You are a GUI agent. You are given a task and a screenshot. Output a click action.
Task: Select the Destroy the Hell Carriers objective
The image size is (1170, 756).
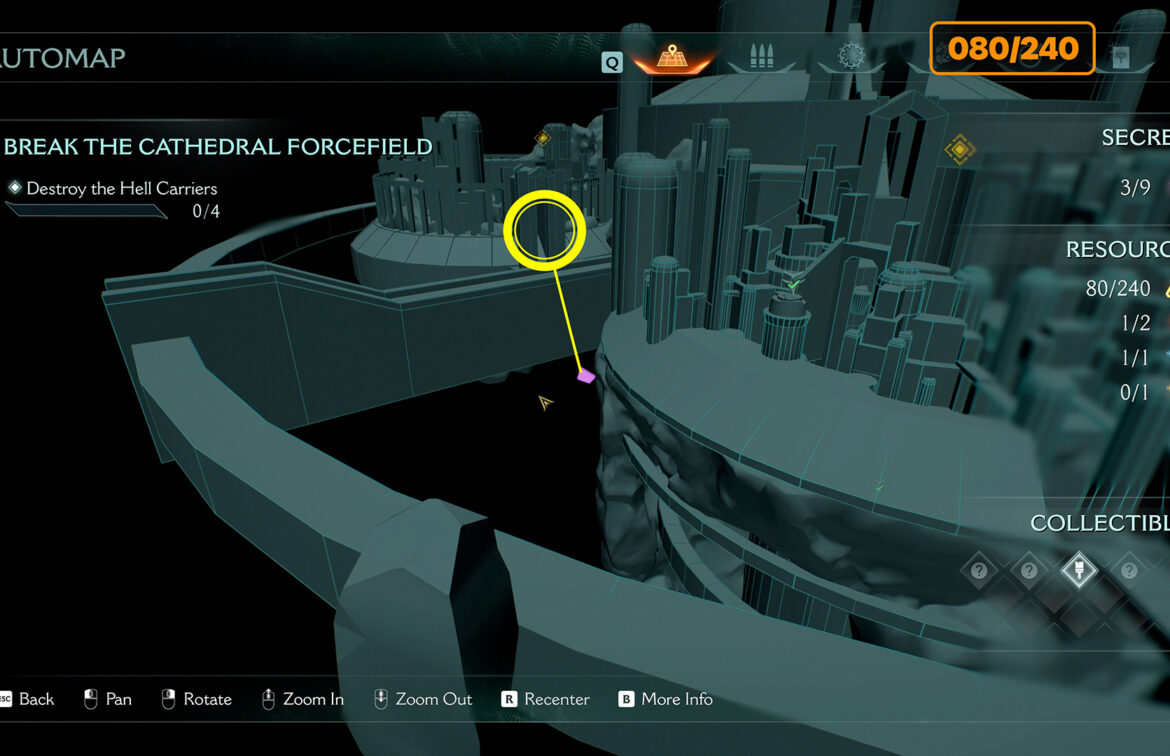[121, 188]
